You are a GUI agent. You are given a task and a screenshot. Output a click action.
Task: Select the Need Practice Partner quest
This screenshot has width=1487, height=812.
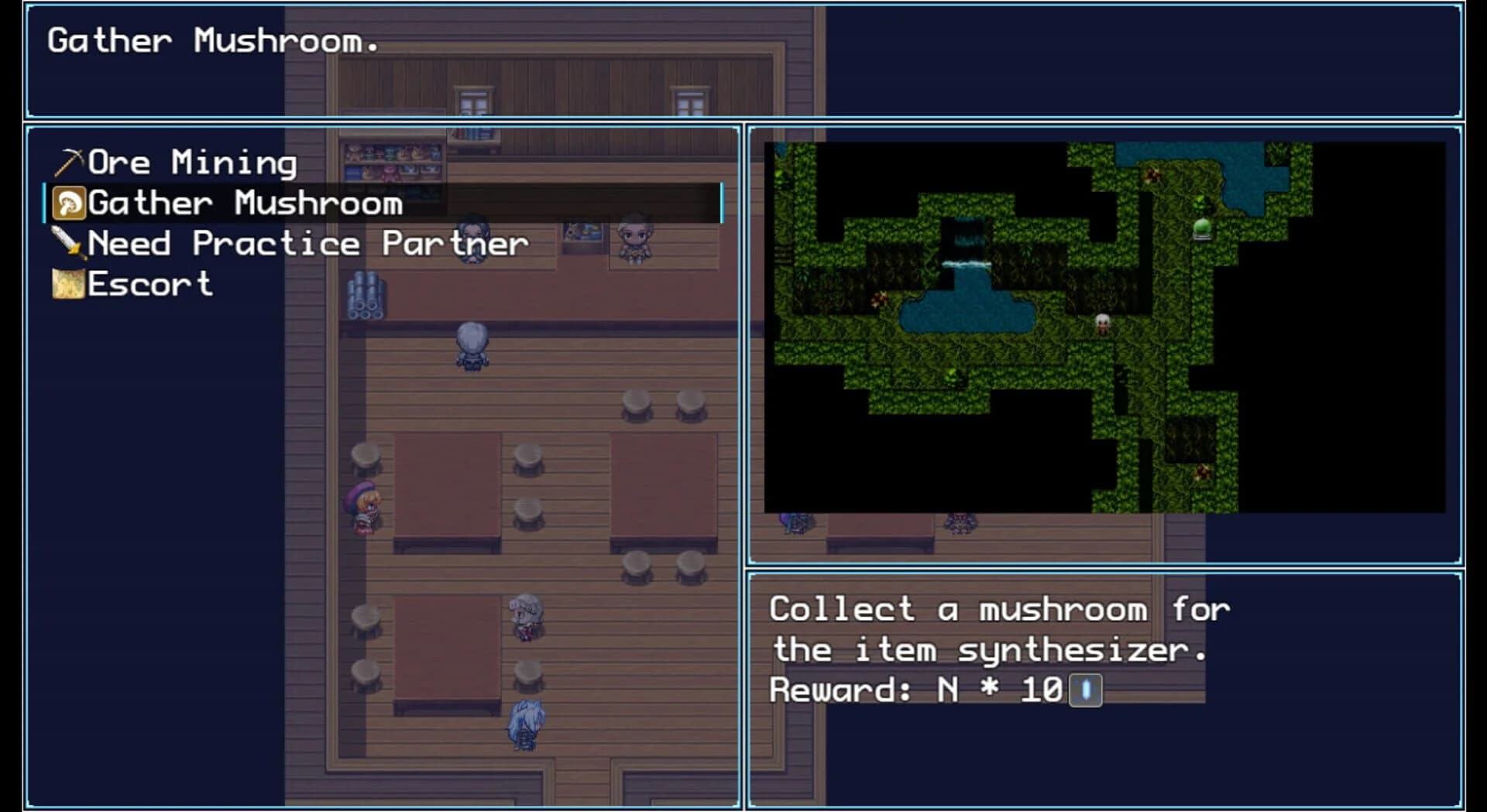[x=307, y=243]
